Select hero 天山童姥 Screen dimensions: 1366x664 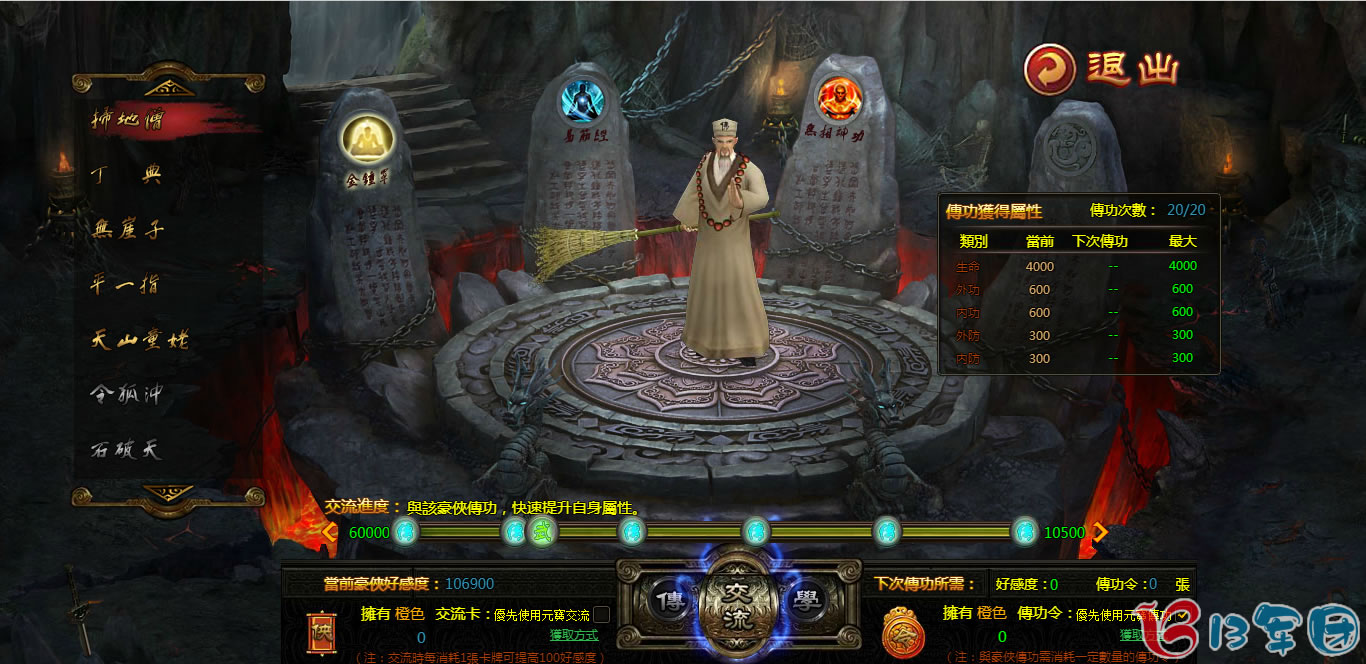(138, 340)
